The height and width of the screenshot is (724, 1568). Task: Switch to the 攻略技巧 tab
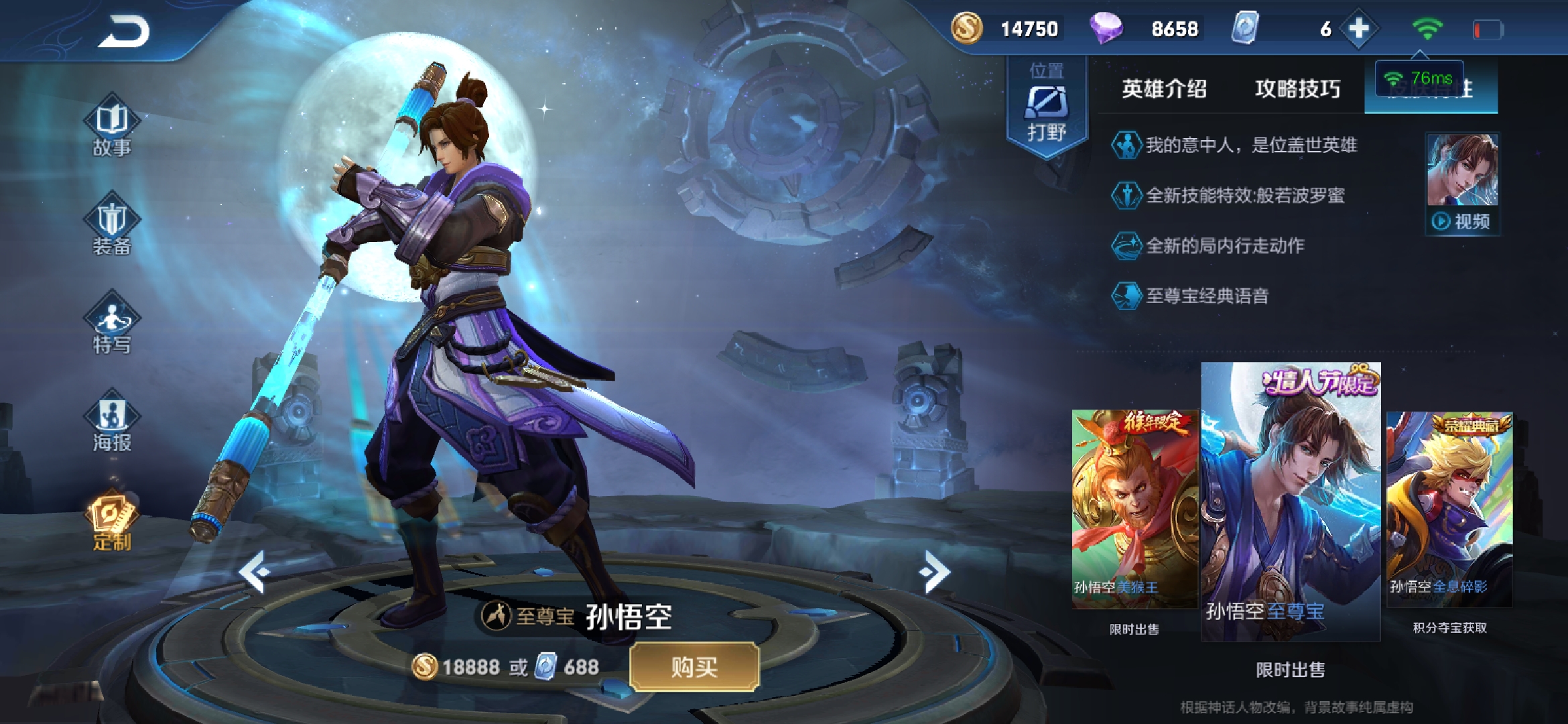pos(1297,88)
